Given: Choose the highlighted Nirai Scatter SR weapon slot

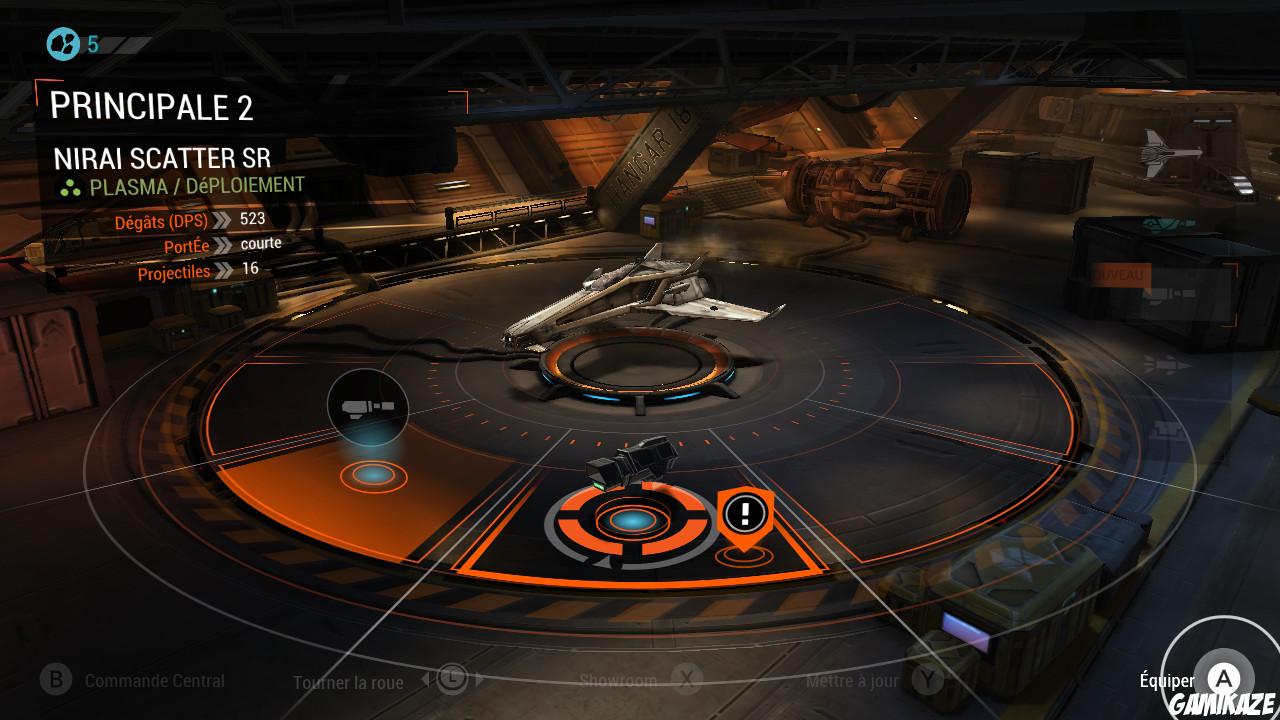Looking at the screenshot, I should [x=630, y=520].
